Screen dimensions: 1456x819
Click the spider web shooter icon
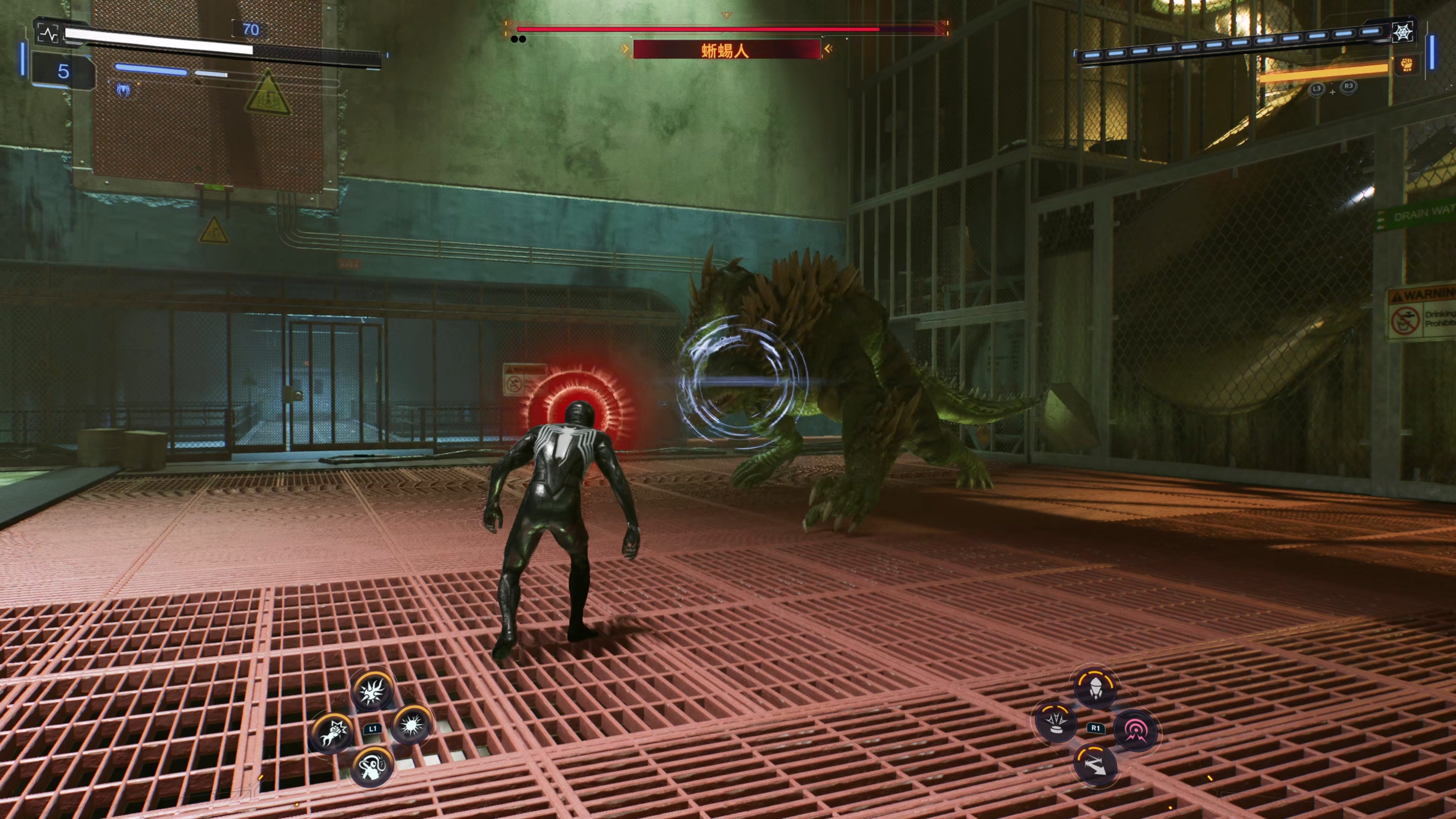pos(1402,33)
